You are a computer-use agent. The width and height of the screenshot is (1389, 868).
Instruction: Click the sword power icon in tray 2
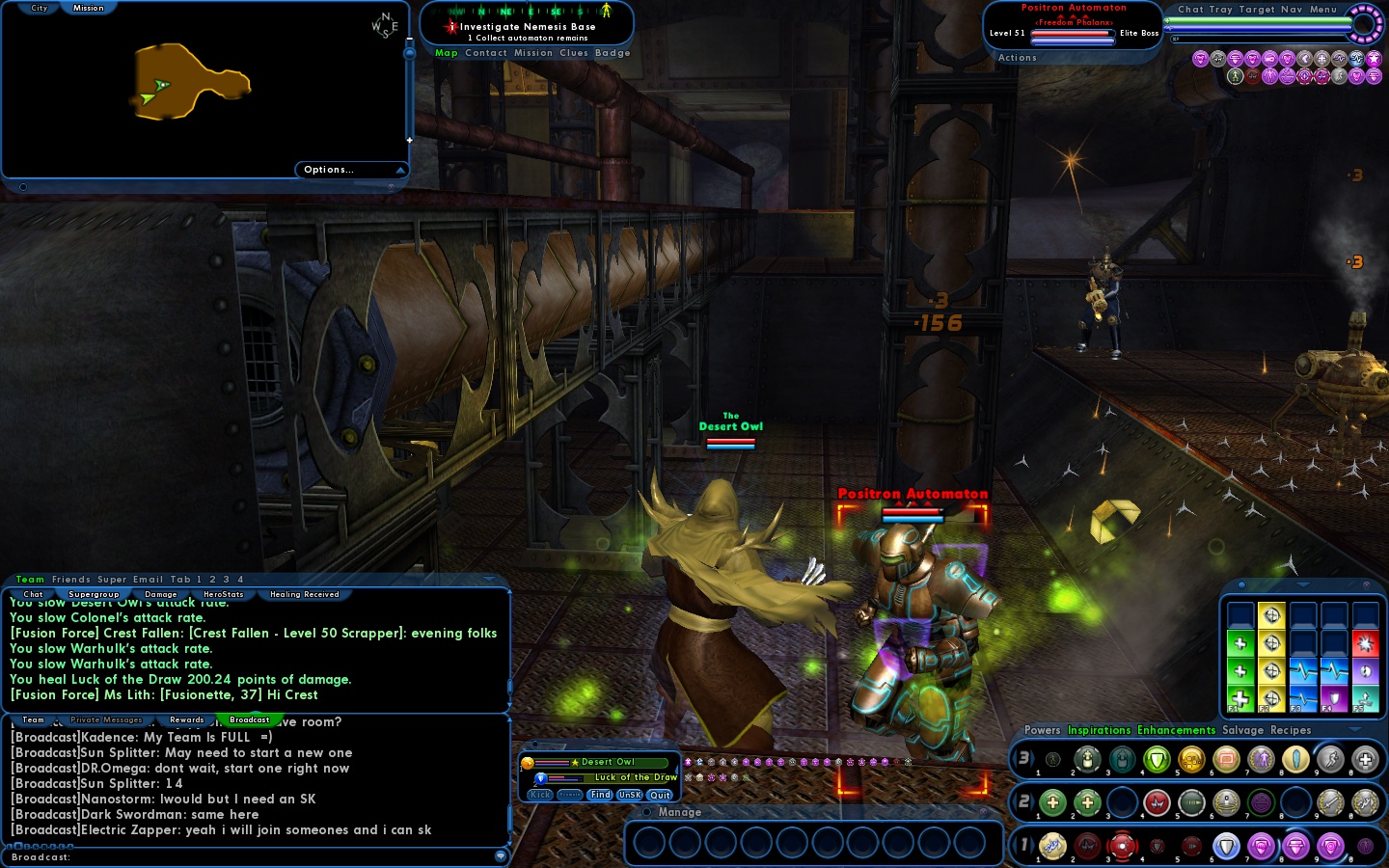point(1330,803)
